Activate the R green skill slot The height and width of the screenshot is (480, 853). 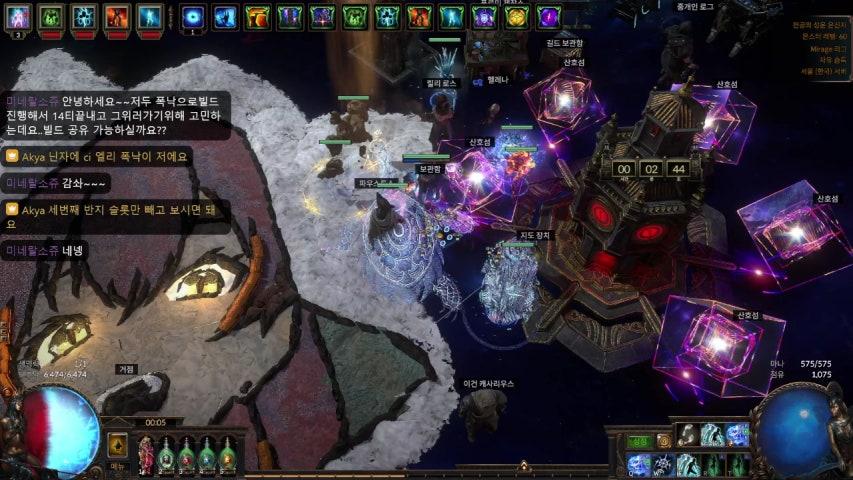coord(712,465)
